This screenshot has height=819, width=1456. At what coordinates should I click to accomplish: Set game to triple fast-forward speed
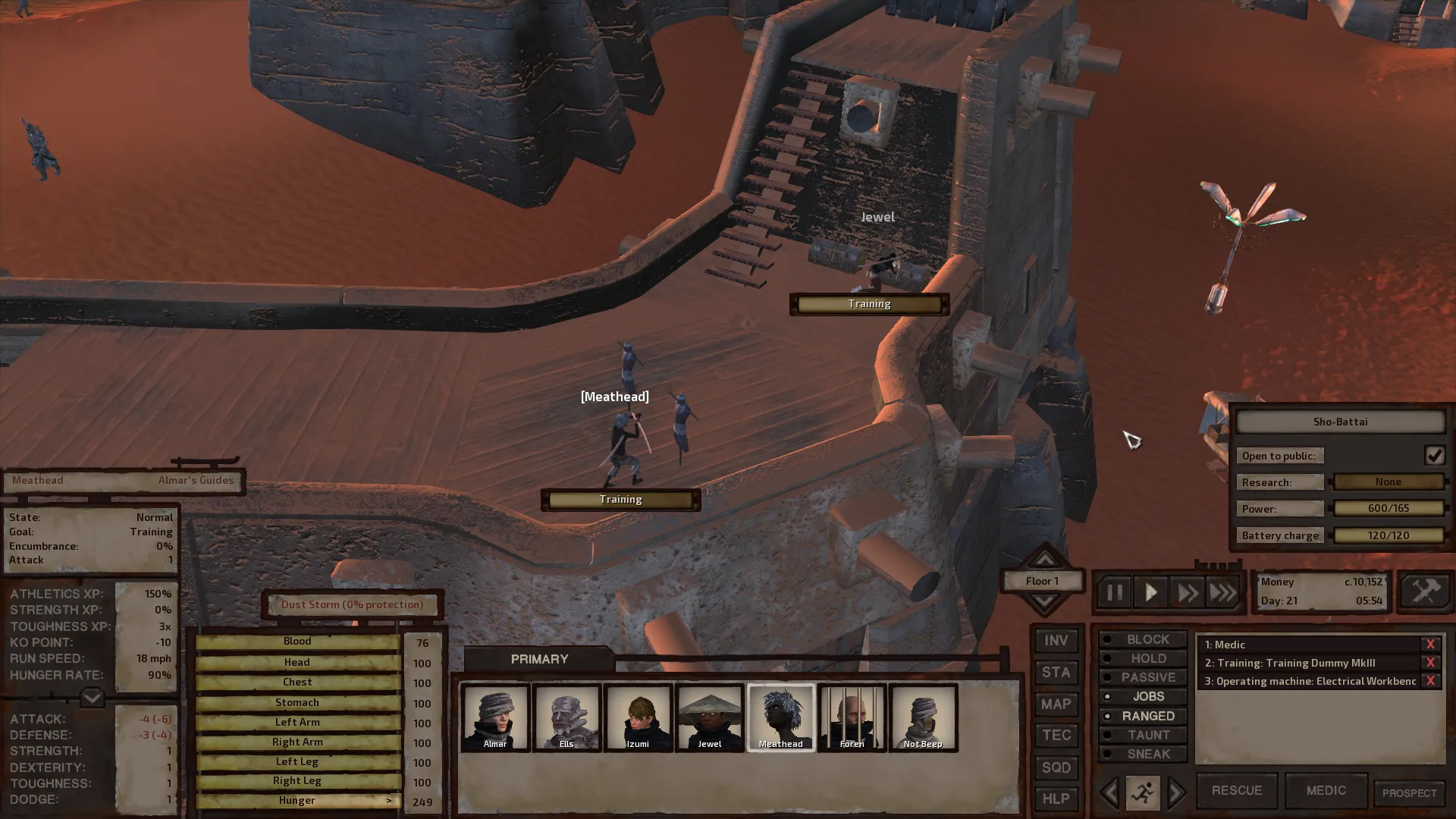click(1222, 592)
